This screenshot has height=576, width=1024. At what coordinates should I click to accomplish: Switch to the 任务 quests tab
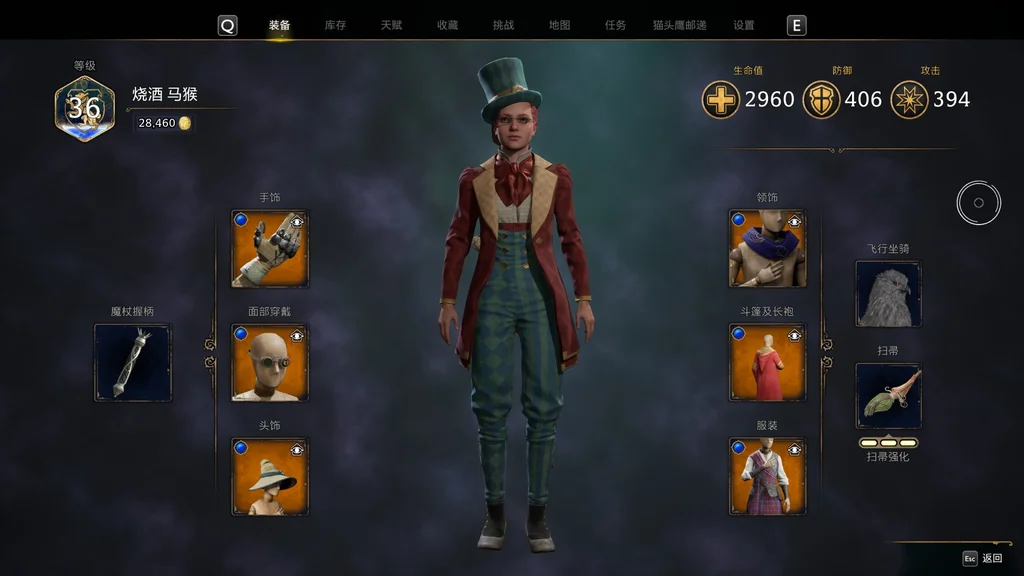[615, 25]
